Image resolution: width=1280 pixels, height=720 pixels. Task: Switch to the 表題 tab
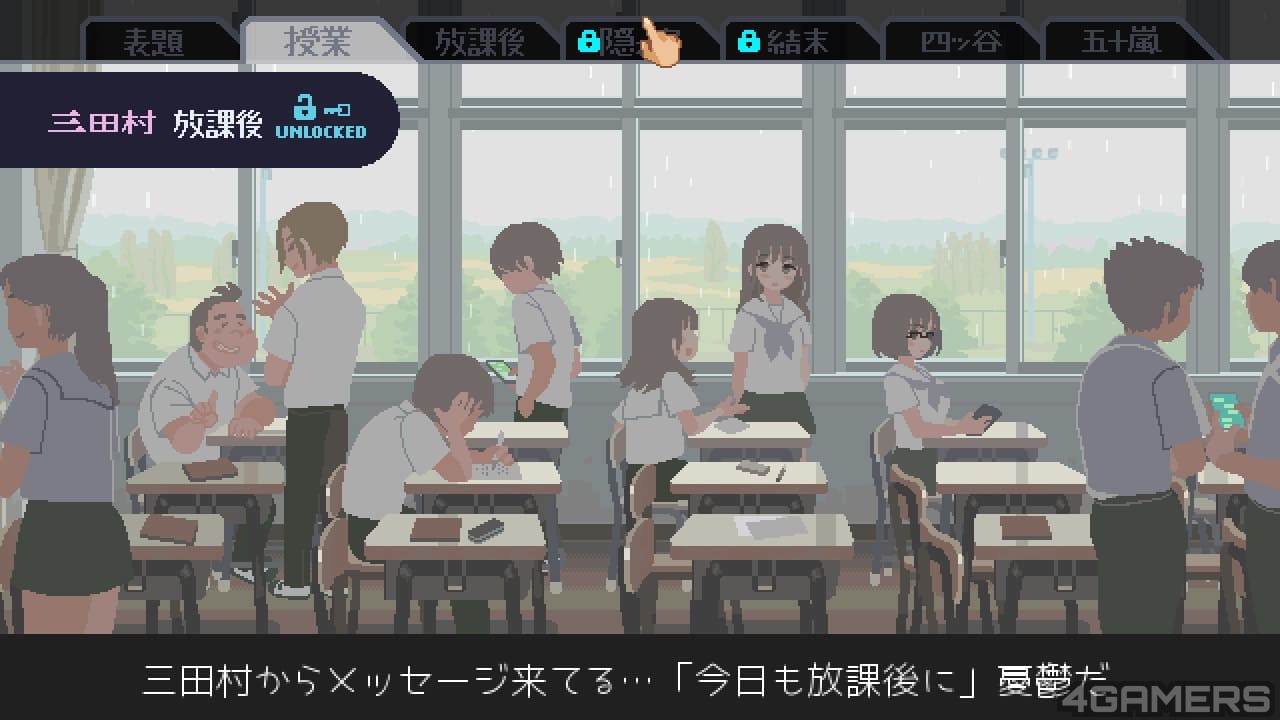click(x=153, y=42)
